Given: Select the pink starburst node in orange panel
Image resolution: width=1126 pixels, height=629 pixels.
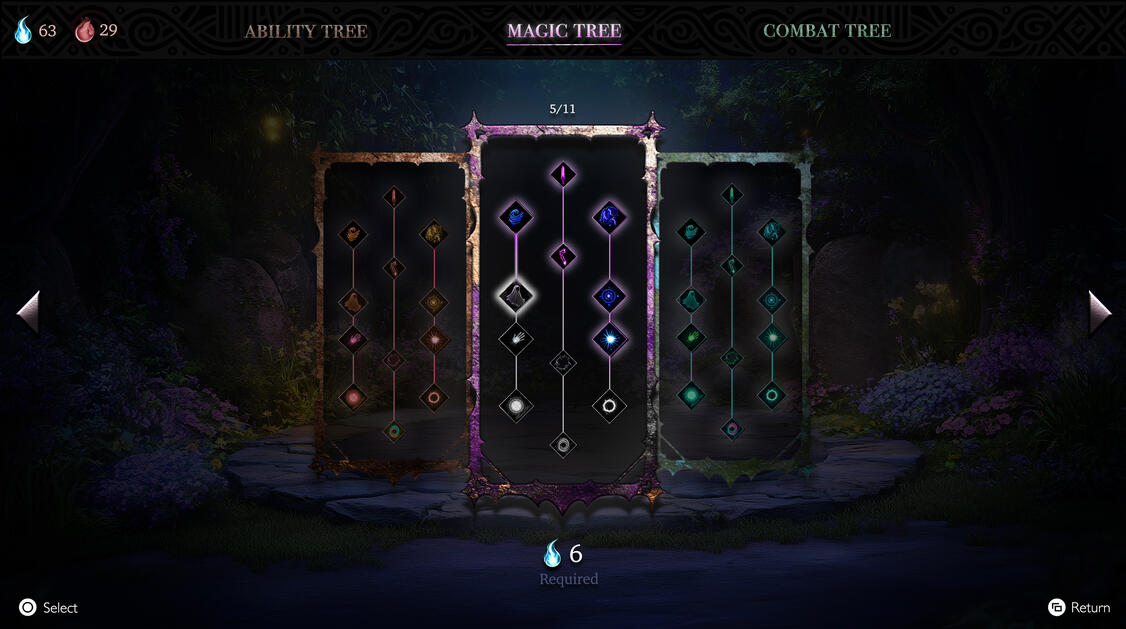Looking at the screenshot, I should coord(434,339).
